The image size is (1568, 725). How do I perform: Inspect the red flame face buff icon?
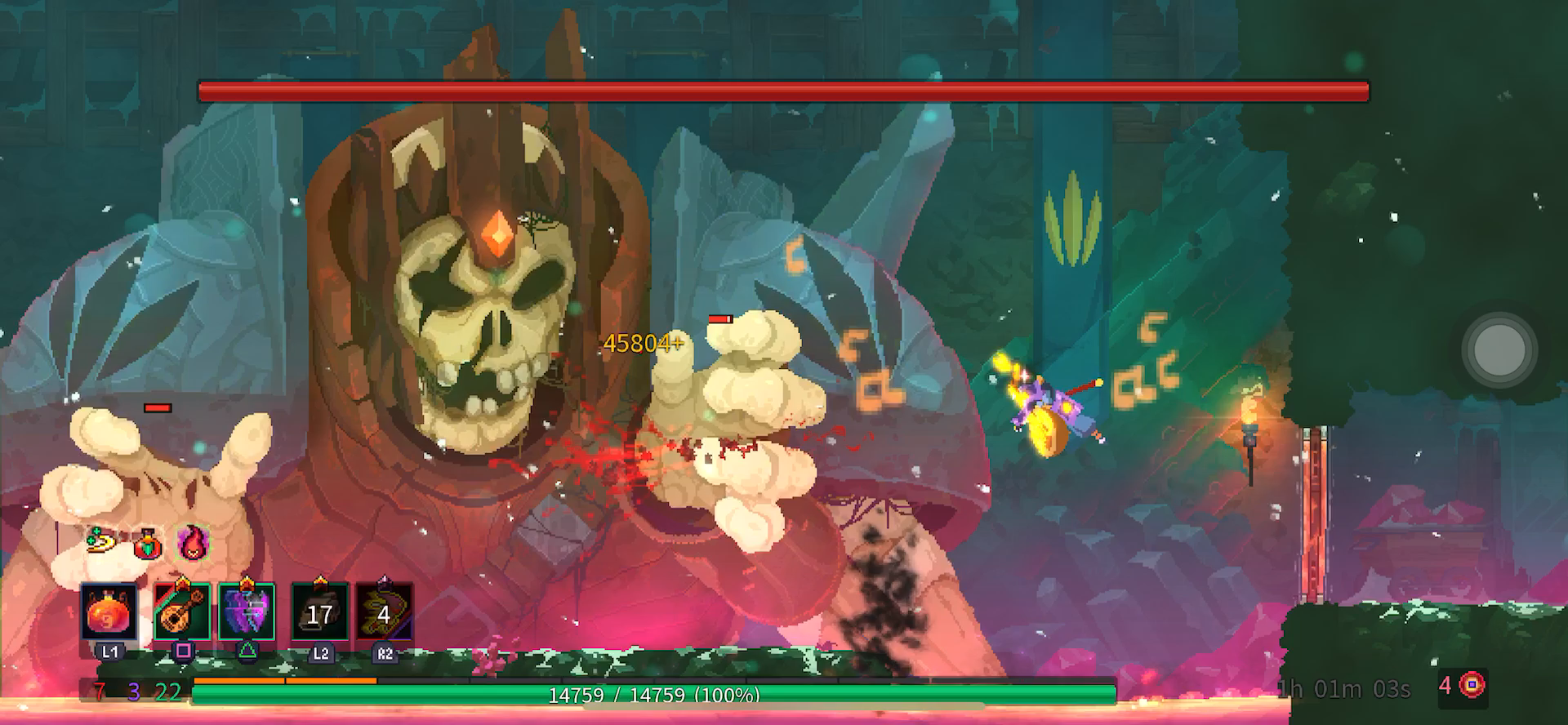pos(192,542)
